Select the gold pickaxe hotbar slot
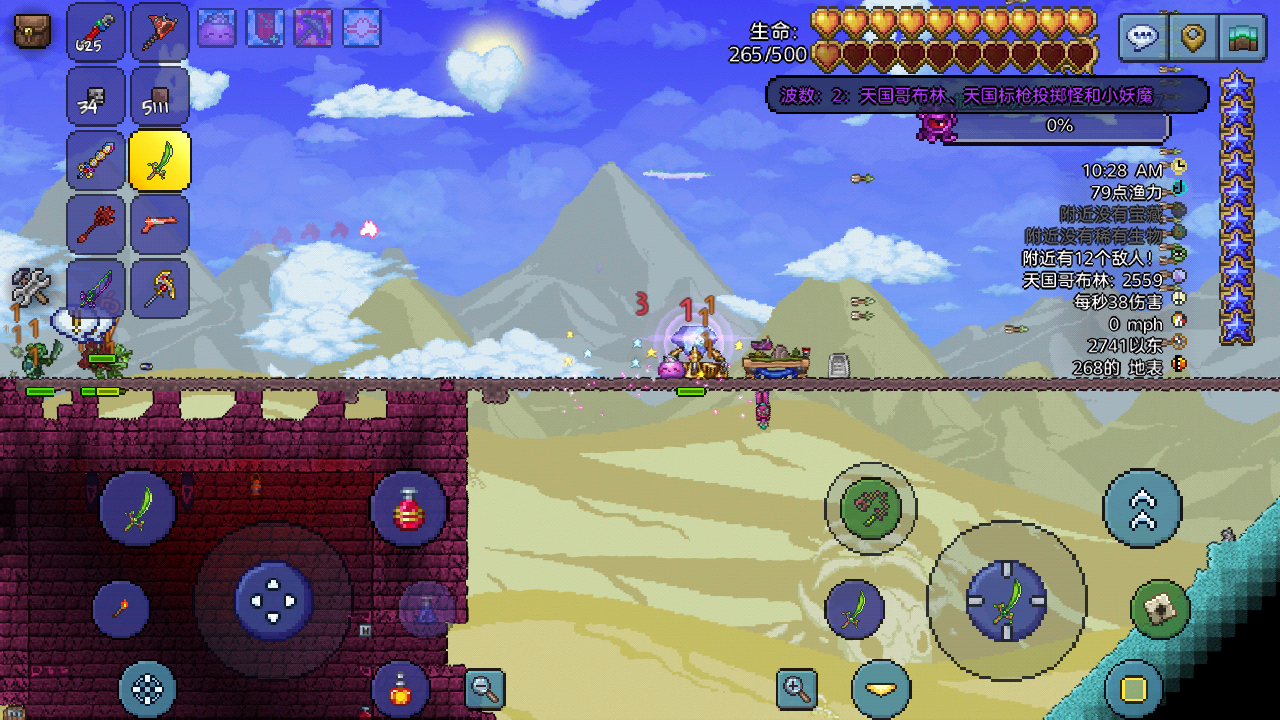1280x720 pixels. pos(160,288)
